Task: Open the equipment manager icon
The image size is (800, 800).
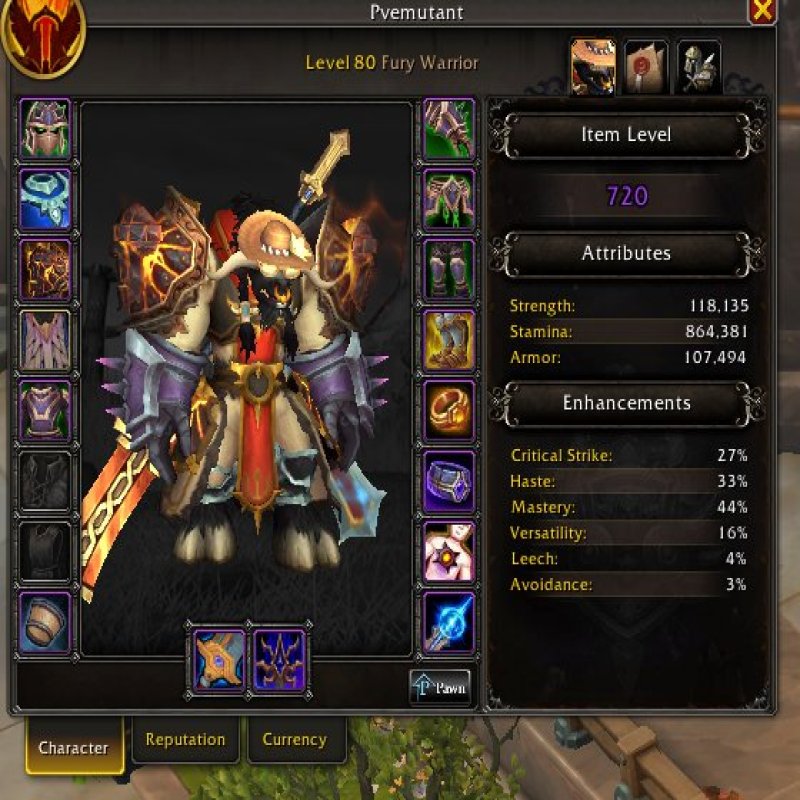Action: [698, 66]
